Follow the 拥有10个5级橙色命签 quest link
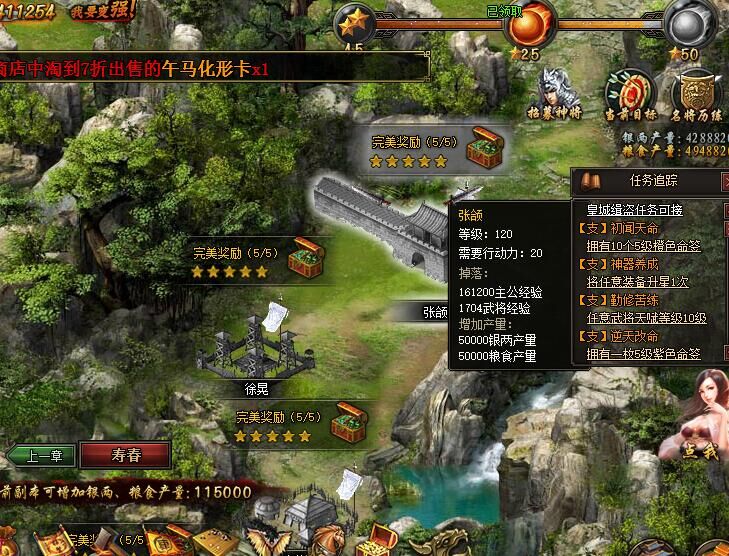 [643, 245]
